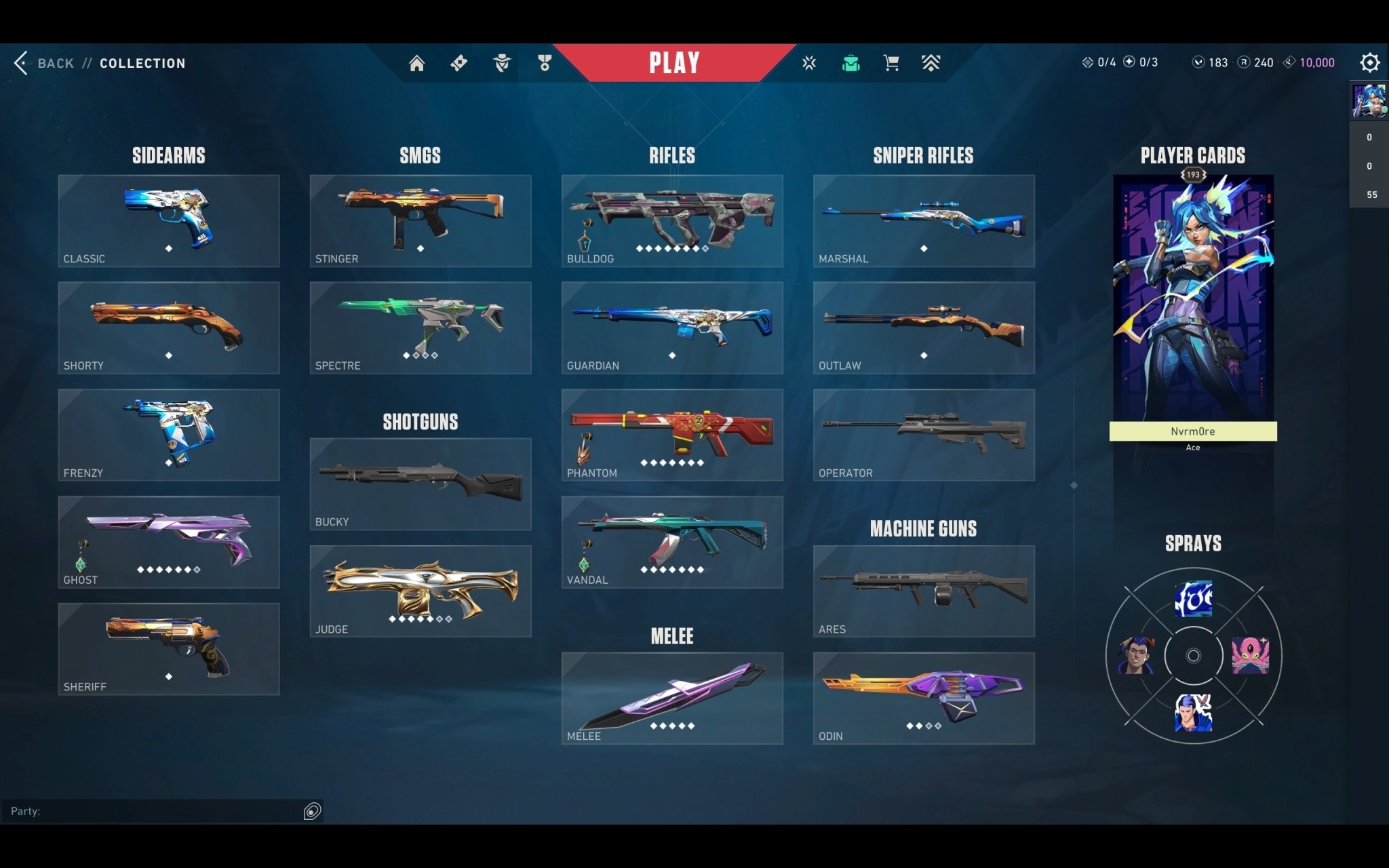Select the Ghost pistol skin slot

click(x=169, y=542)
